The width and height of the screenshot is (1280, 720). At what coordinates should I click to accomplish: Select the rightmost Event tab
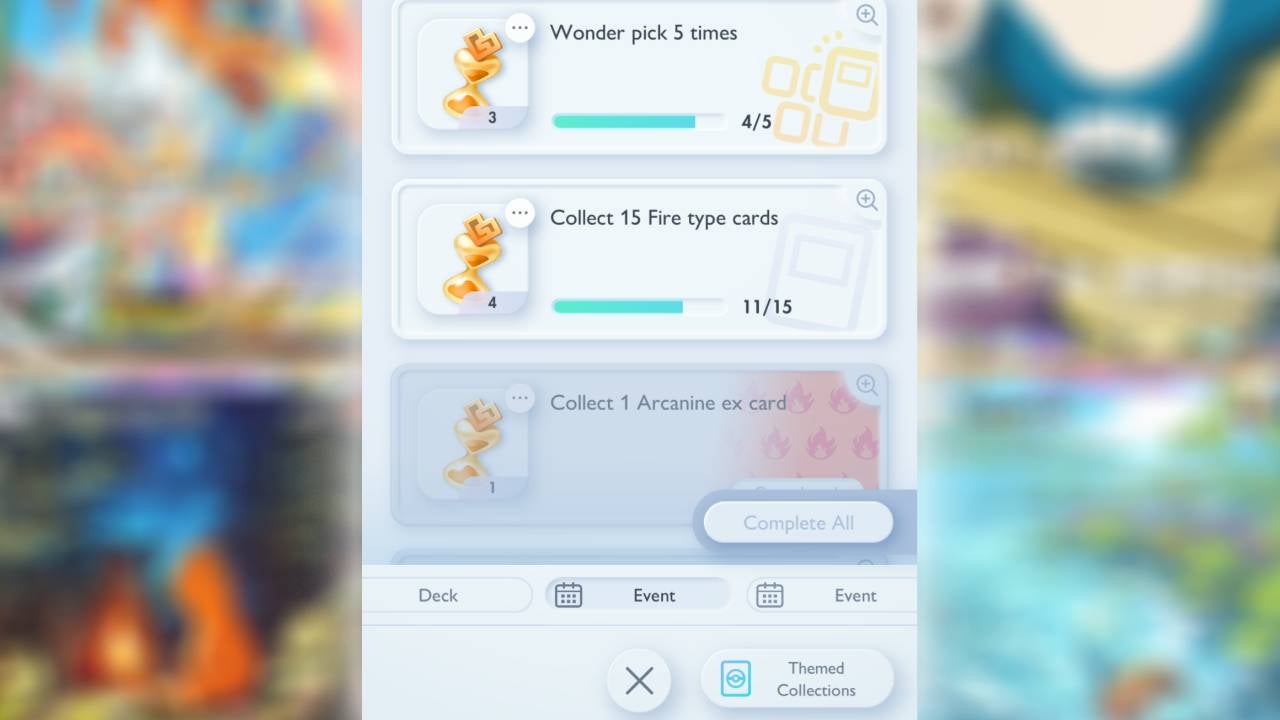click(856, 595)
